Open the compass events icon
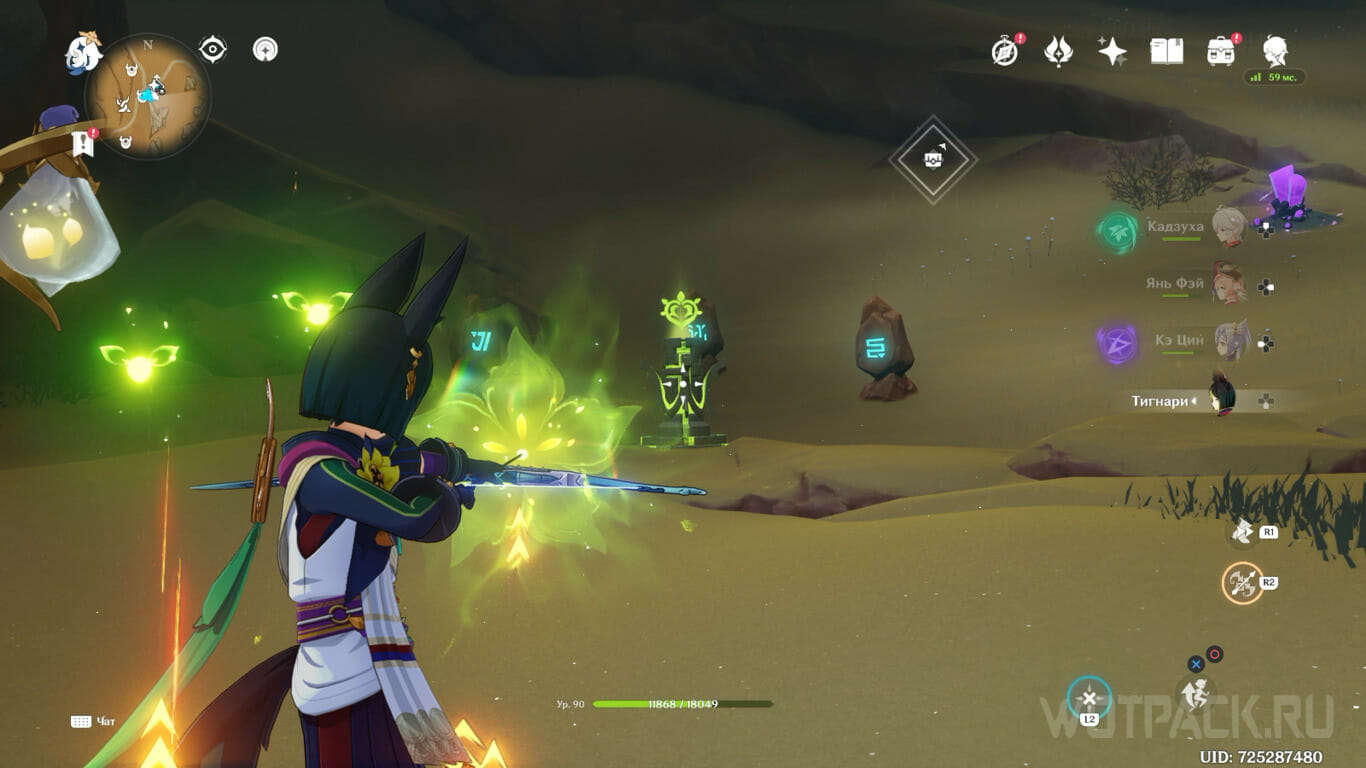 [1005, 51]
